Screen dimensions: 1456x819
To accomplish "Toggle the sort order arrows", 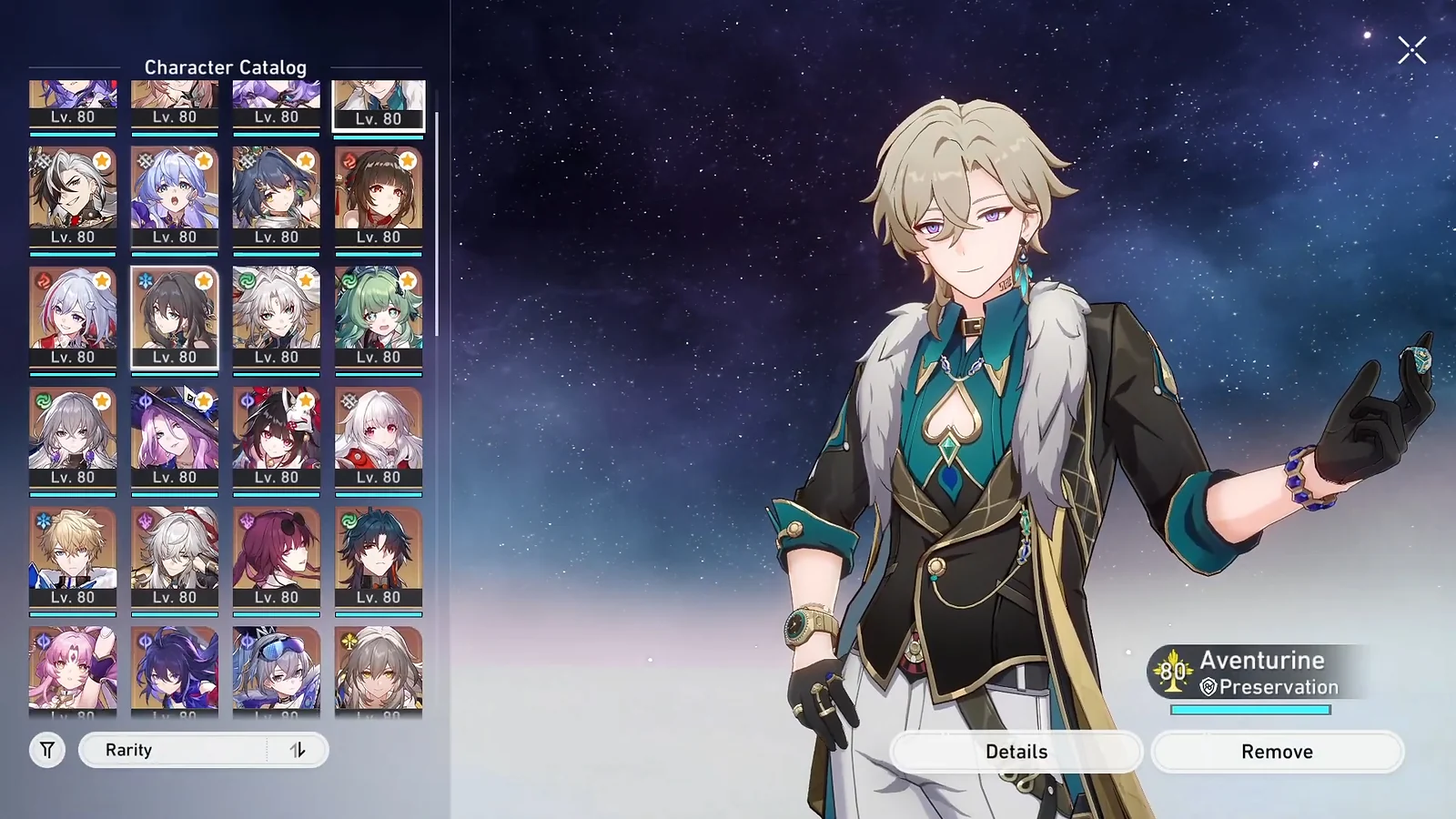I will pos(298,750).
